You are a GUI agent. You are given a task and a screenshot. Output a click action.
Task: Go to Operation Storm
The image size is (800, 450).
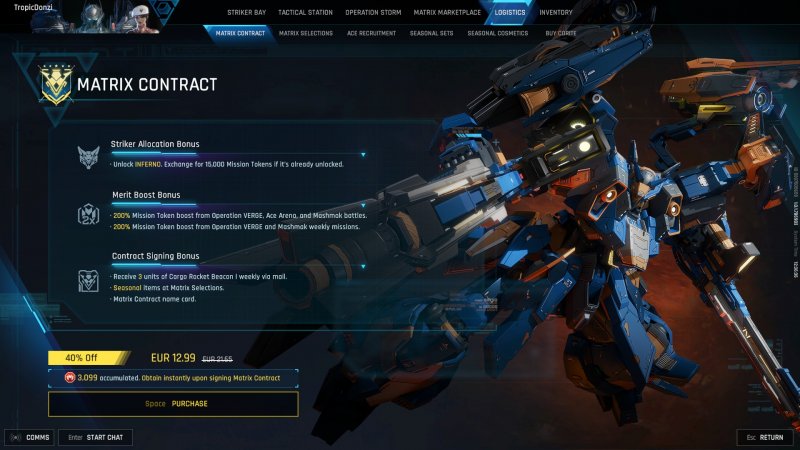pyautogui.click(x=371, y=13)
